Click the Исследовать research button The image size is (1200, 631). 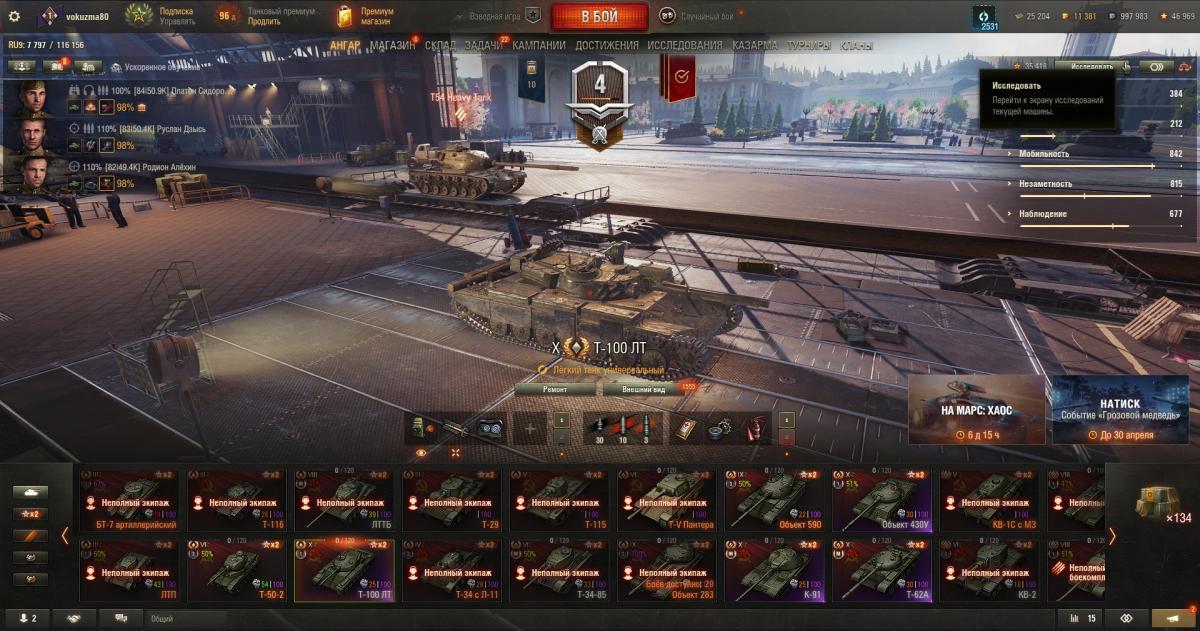1091,66
